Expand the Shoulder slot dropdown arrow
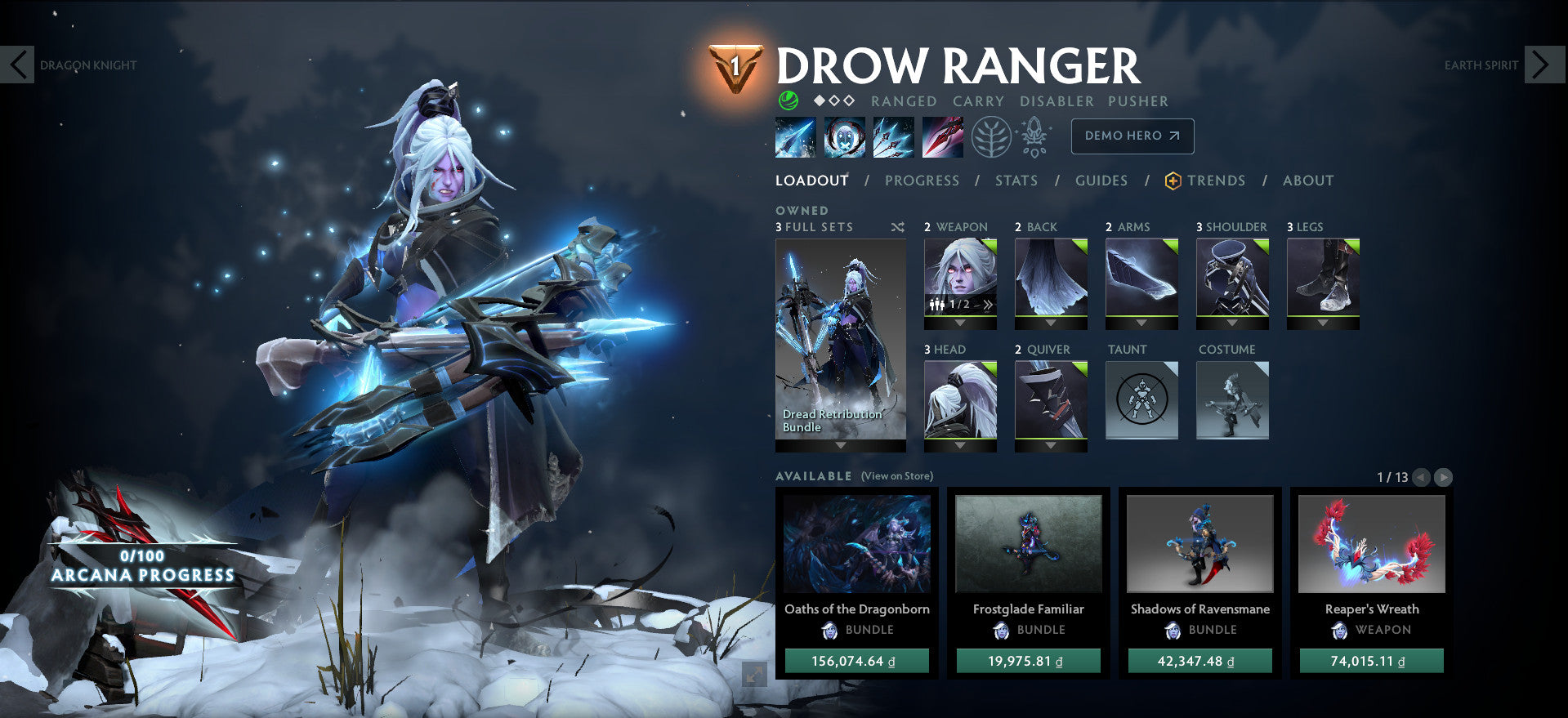Image resolution: width=1568 pixels, height=718 pixels. point(1232,323)
